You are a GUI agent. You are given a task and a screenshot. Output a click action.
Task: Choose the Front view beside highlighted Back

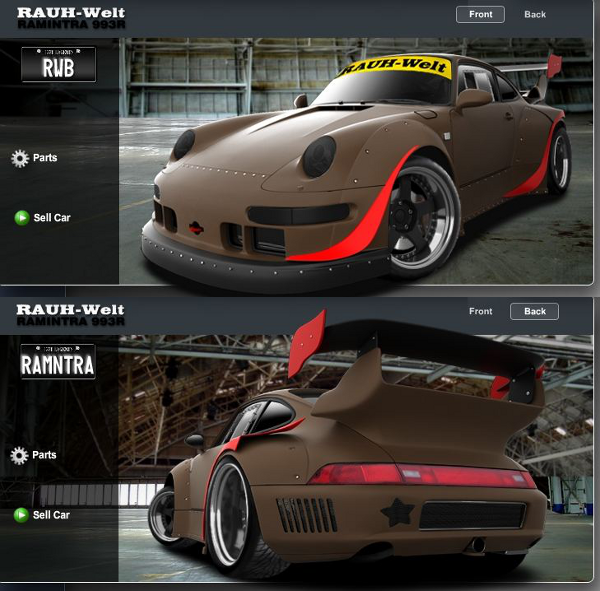[x=480, y=311]
